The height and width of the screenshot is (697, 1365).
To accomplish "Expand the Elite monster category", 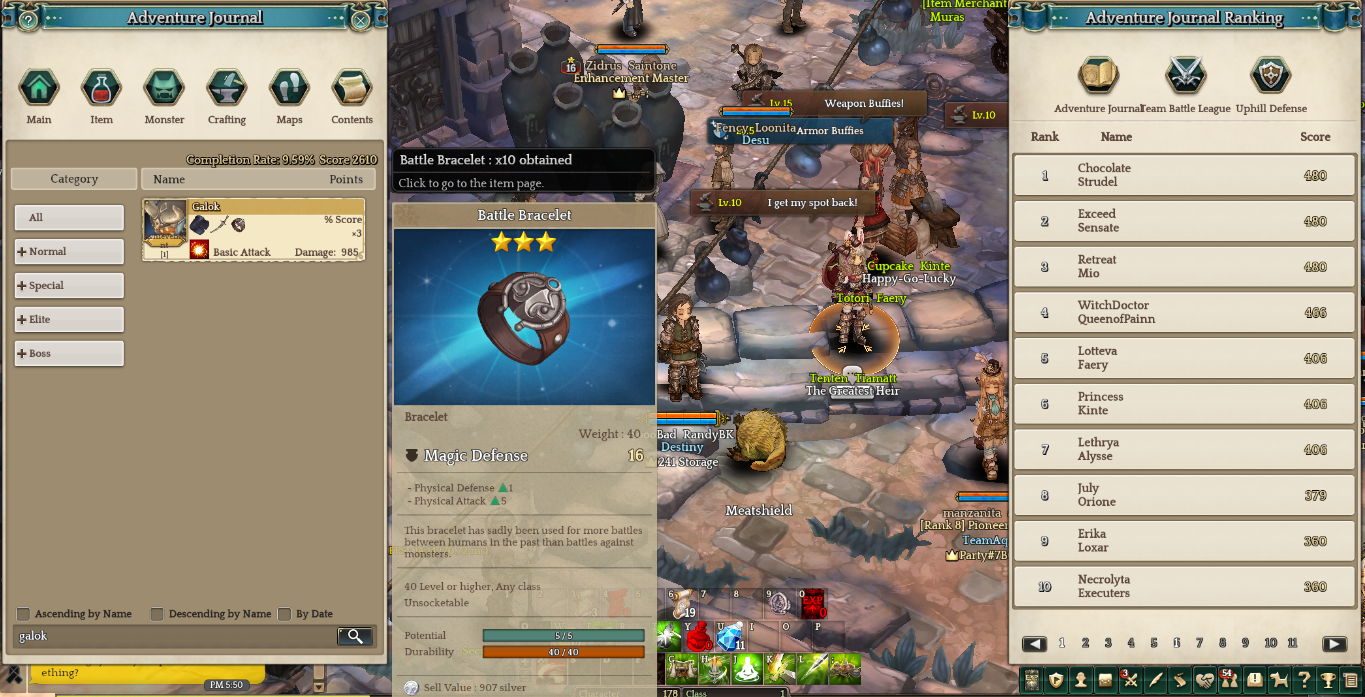I will tap(69, 320).
